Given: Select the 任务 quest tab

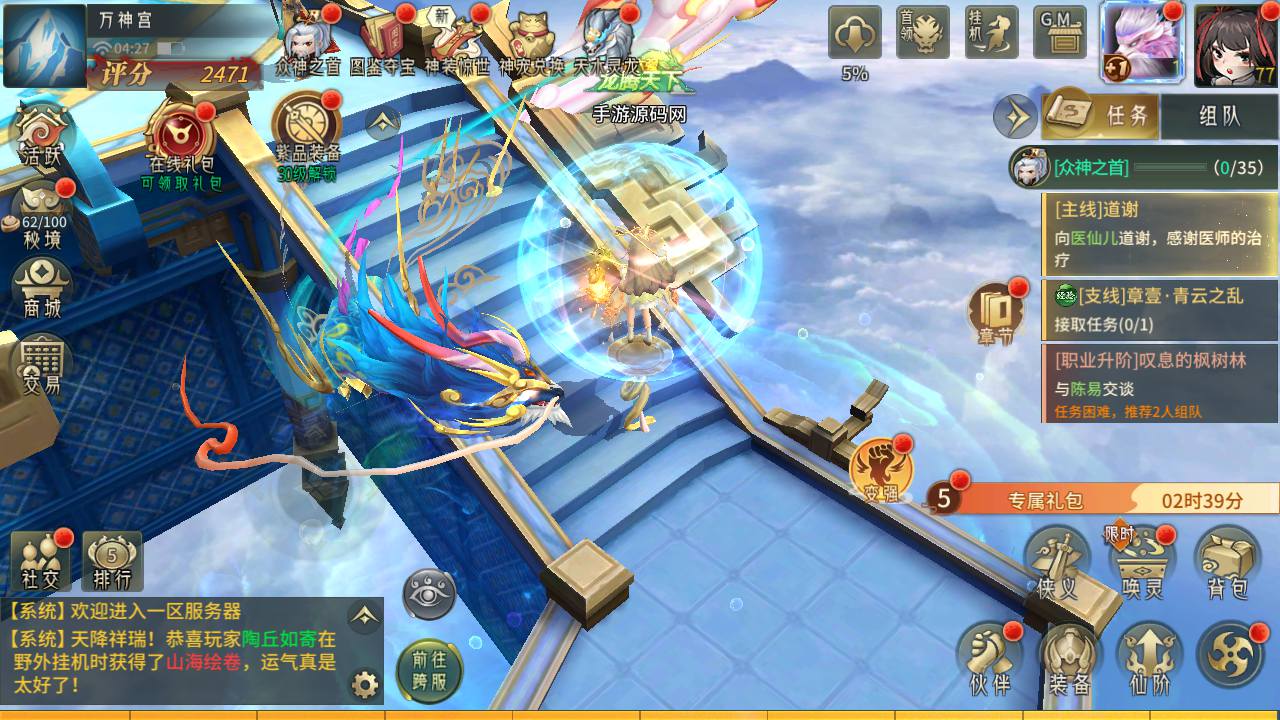Looking at the screenshot, I should (x=1102, y=116).
